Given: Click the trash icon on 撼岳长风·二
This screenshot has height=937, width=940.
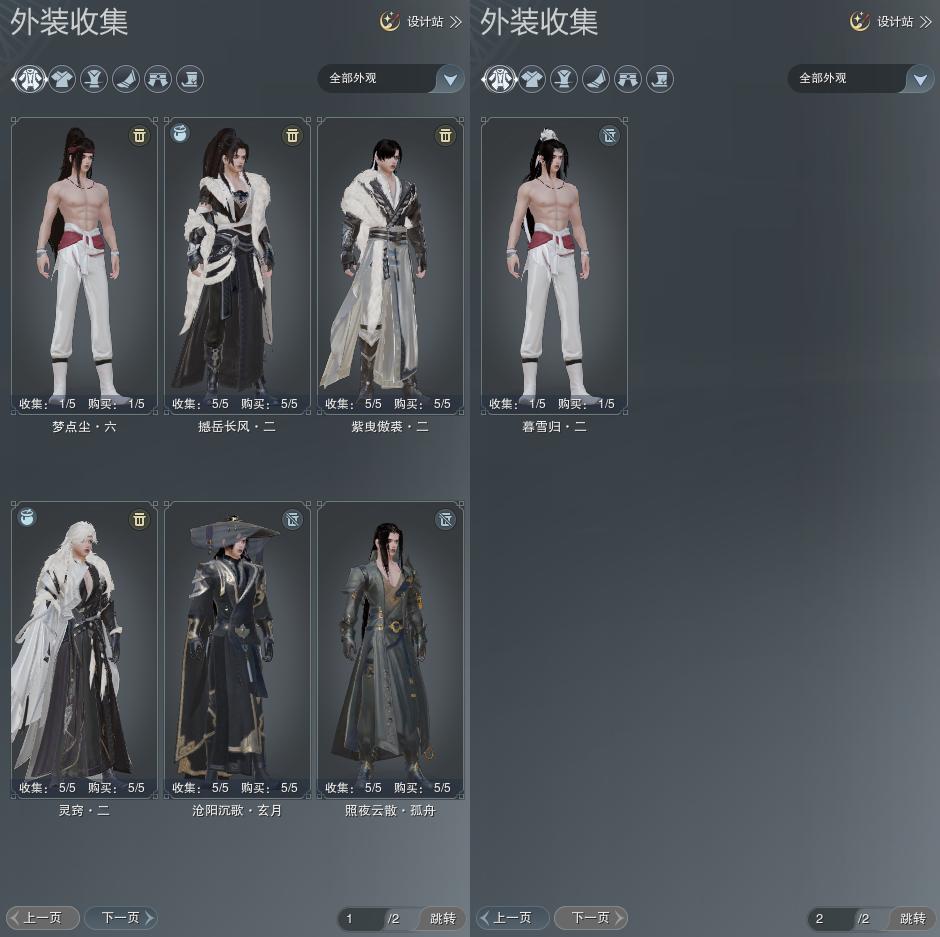Looking at the screenshot, I should pyautogui.click(x=292, y=135).
